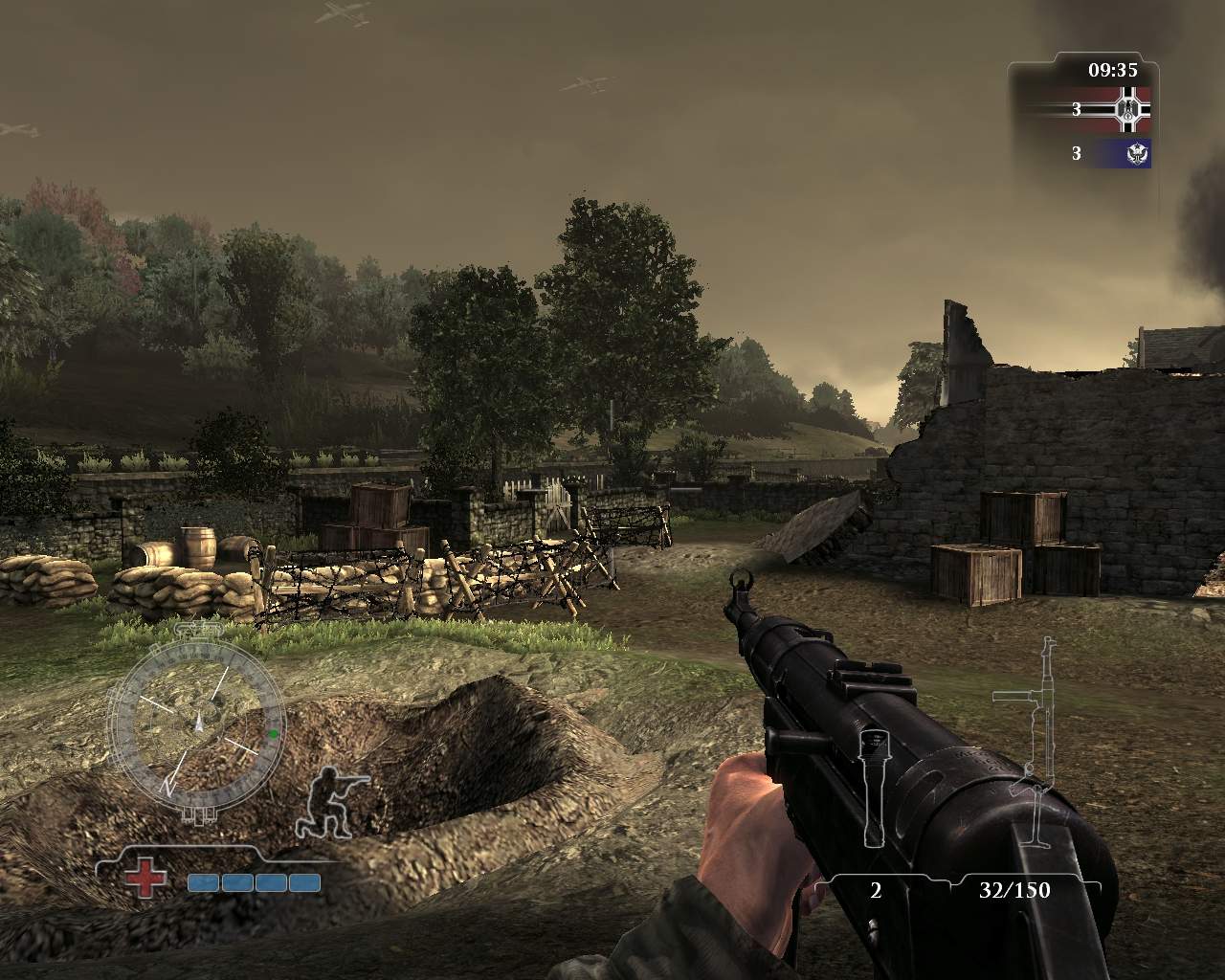The width and height of the screenshot is (1225, 980).
Task: Choose the stick grenade icon
Action: point(873,787)
